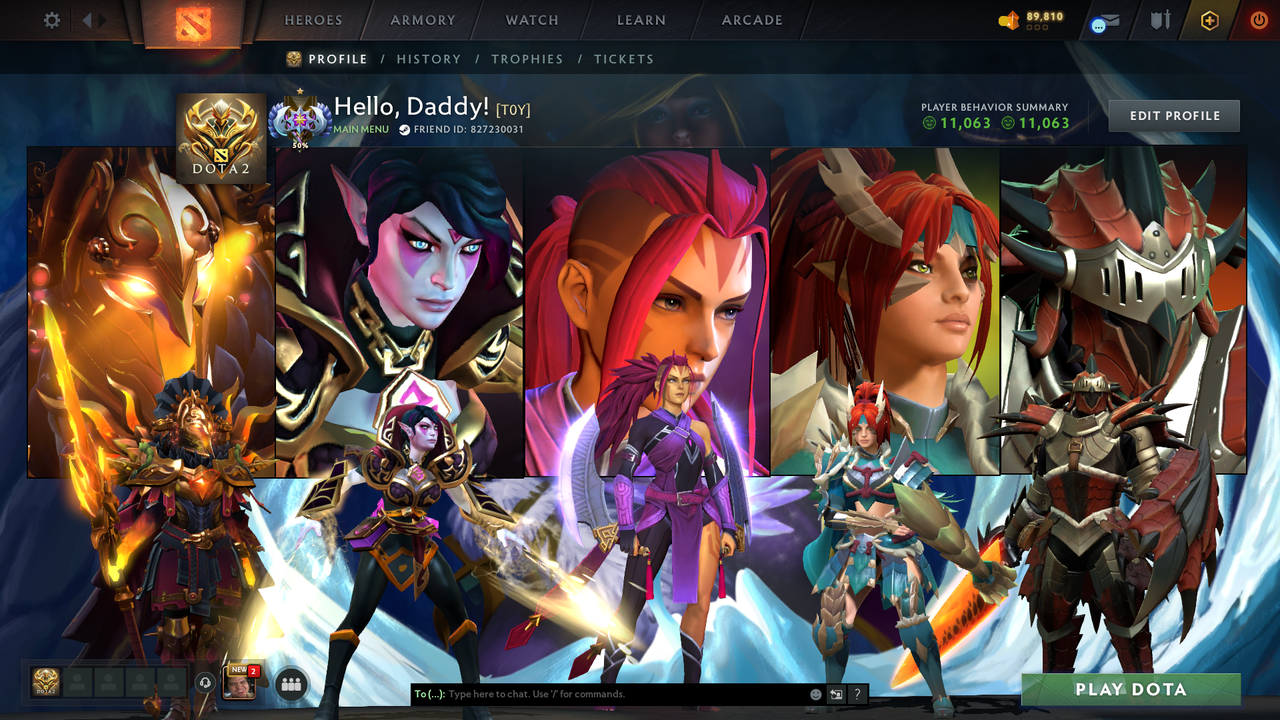Switch to the HISTORY tab
The height and width of the screenshot is (720, 1280).
[x=429, y=59]
